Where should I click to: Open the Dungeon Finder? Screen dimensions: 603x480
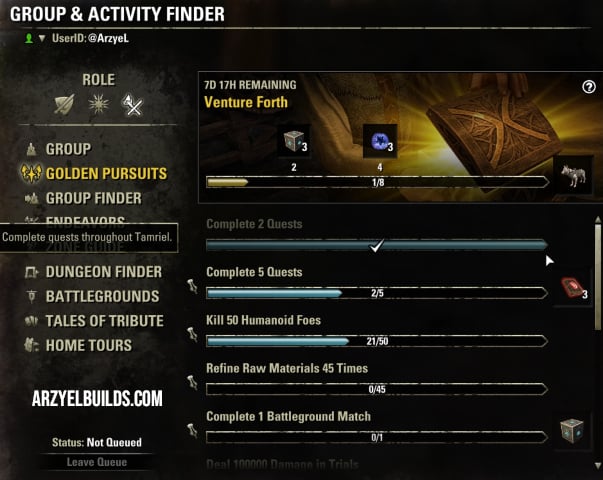103,272
